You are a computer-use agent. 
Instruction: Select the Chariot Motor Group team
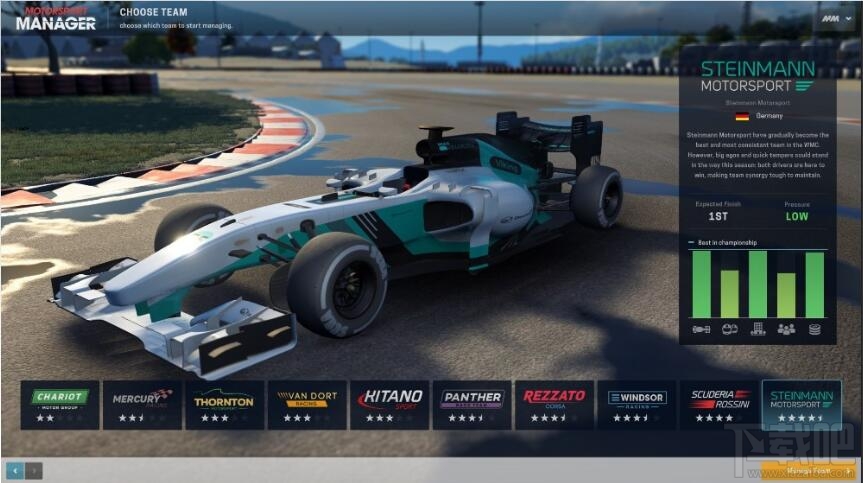[60, 404]
